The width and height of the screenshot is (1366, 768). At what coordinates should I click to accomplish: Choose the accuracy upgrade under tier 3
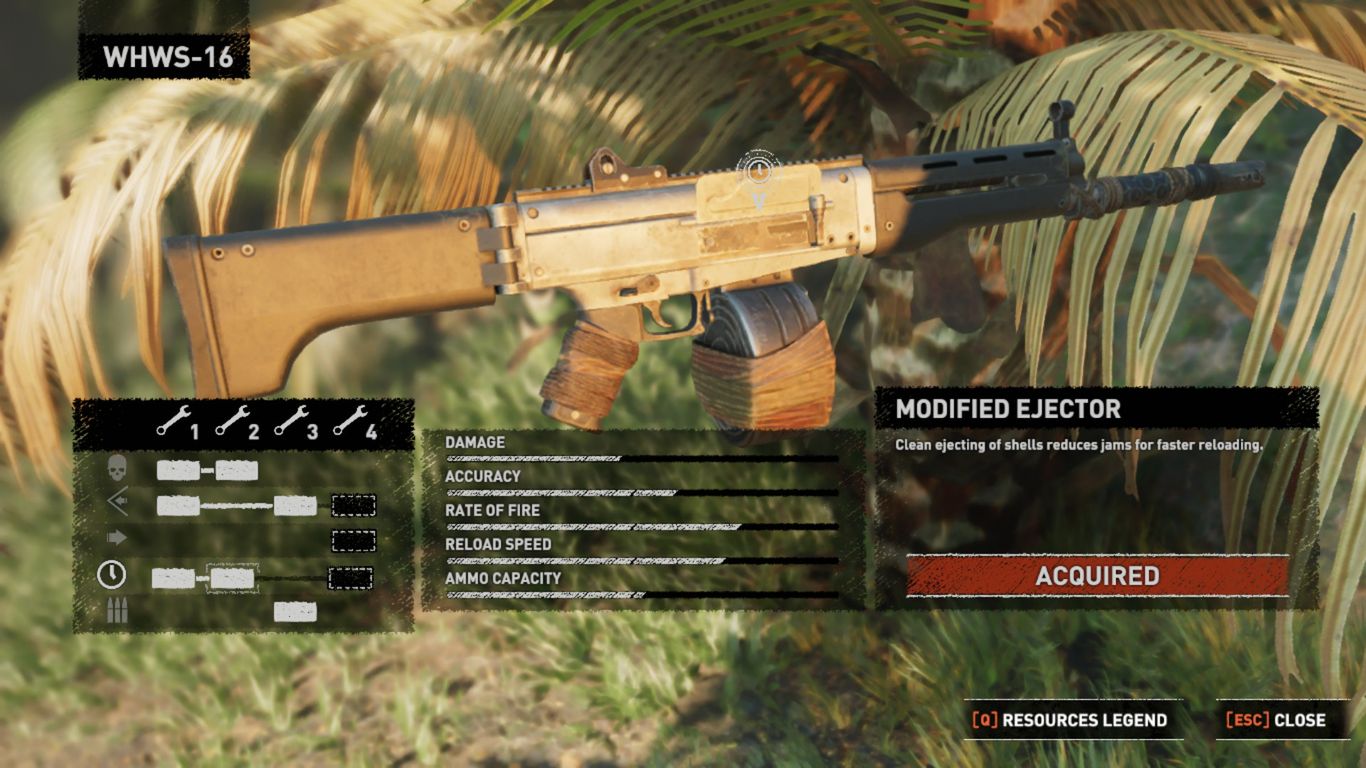295,506
